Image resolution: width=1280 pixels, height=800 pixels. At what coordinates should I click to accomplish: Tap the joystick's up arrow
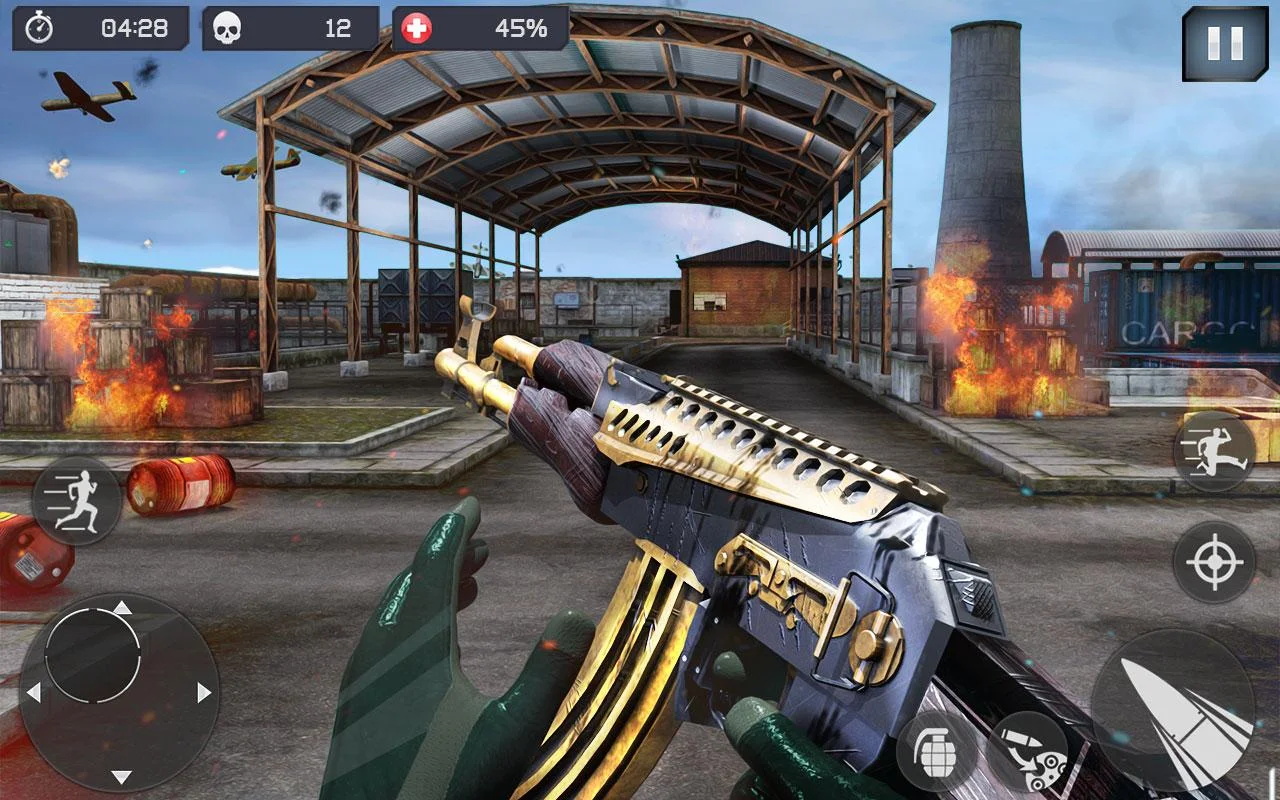[x=121, y=607]
